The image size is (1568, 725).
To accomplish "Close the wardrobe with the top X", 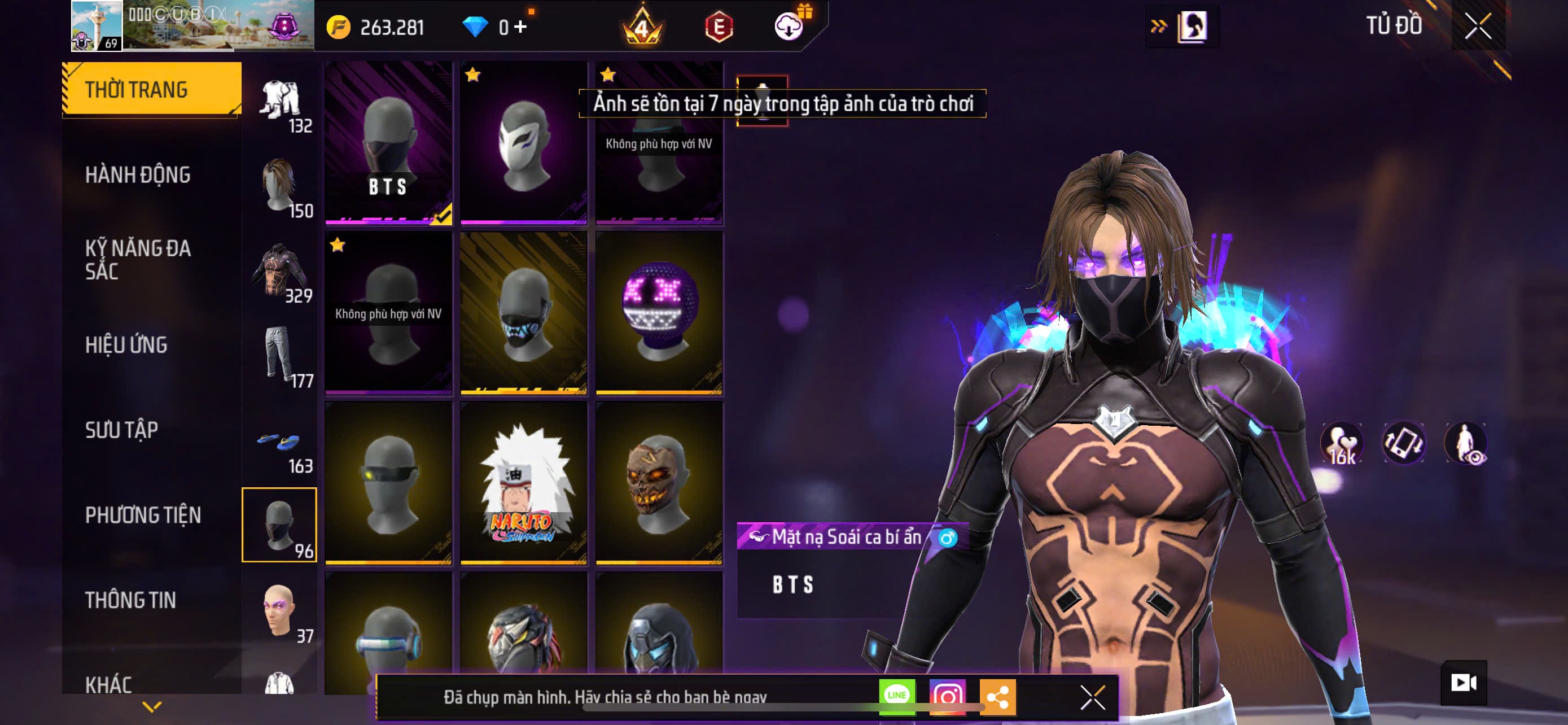I will click(x=1478, y=26).
